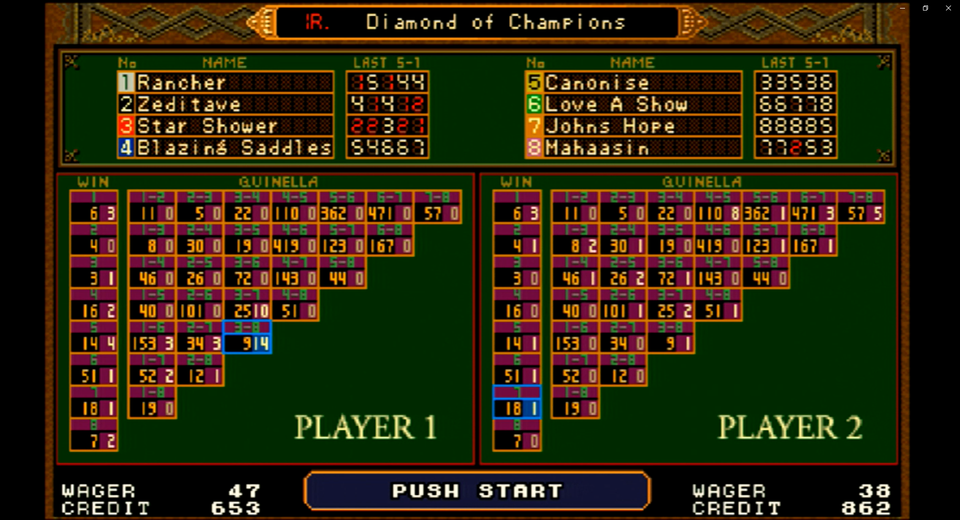Select Player 1's 1-8 quinella bet cell

(152, 407)
